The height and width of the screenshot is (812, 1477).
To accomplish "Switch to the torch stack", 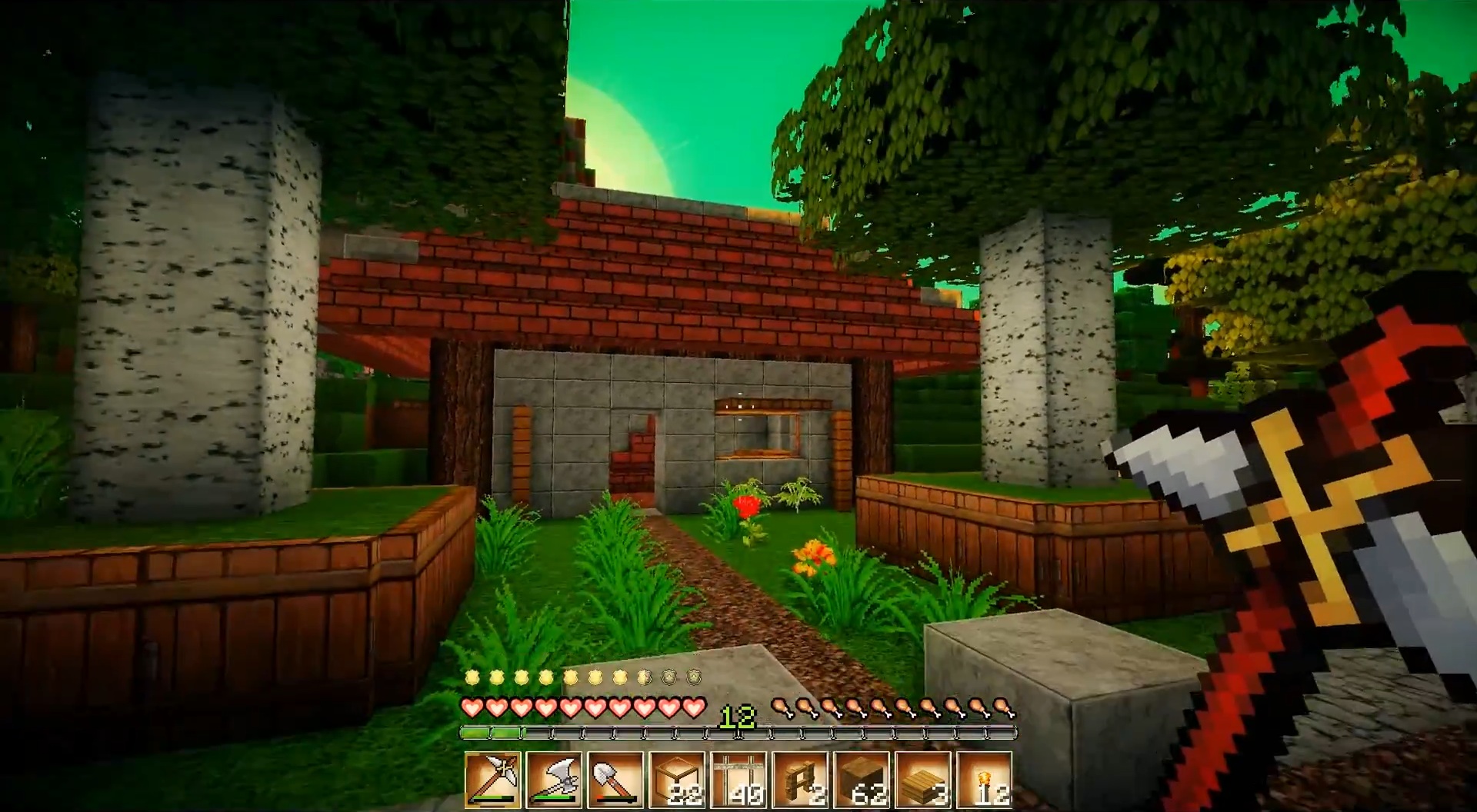I will [x=985, y=780].
